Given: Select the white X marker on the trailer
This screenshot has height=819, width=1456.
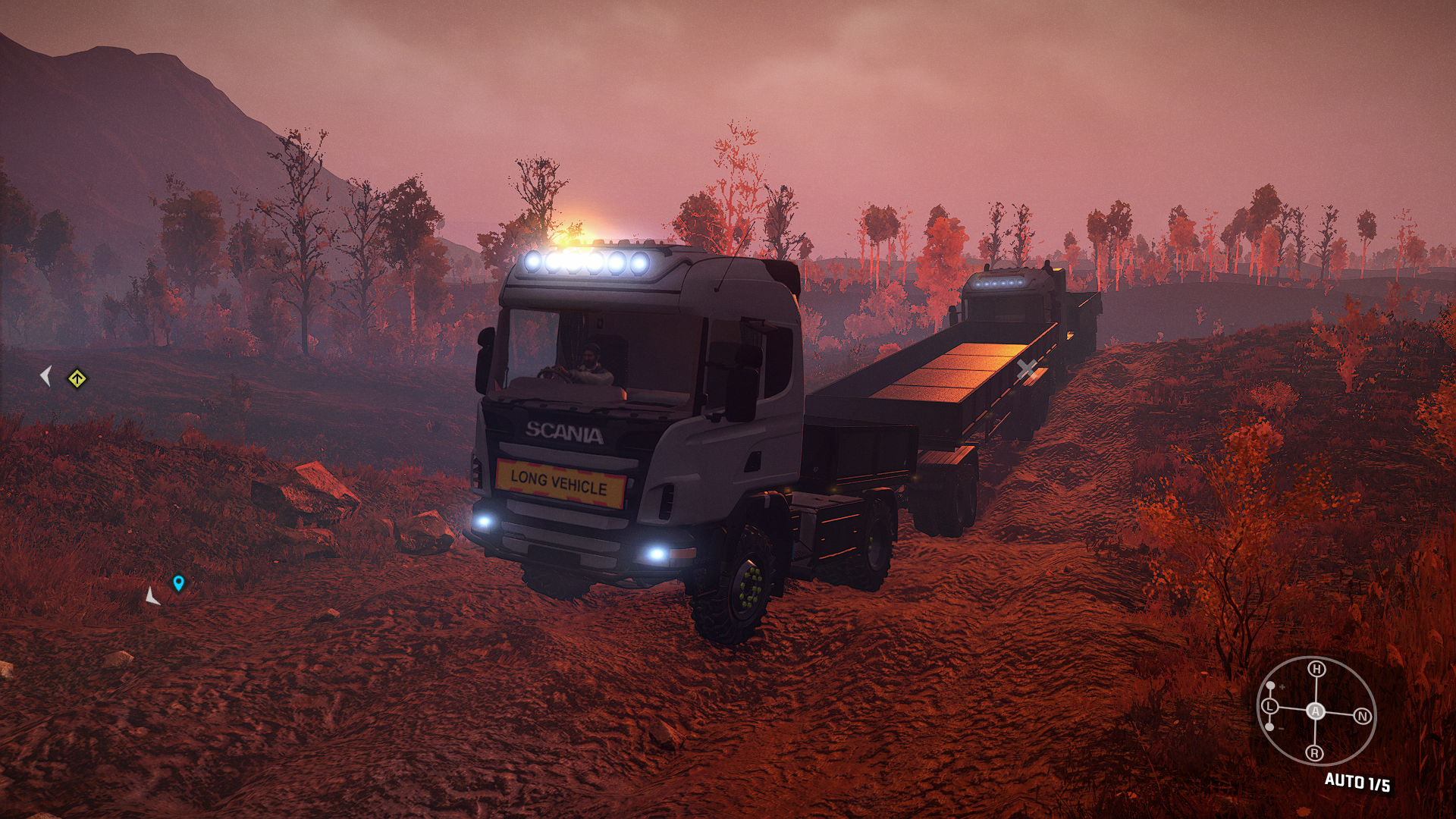Looking at the screenshot, I should point(1026,369).
